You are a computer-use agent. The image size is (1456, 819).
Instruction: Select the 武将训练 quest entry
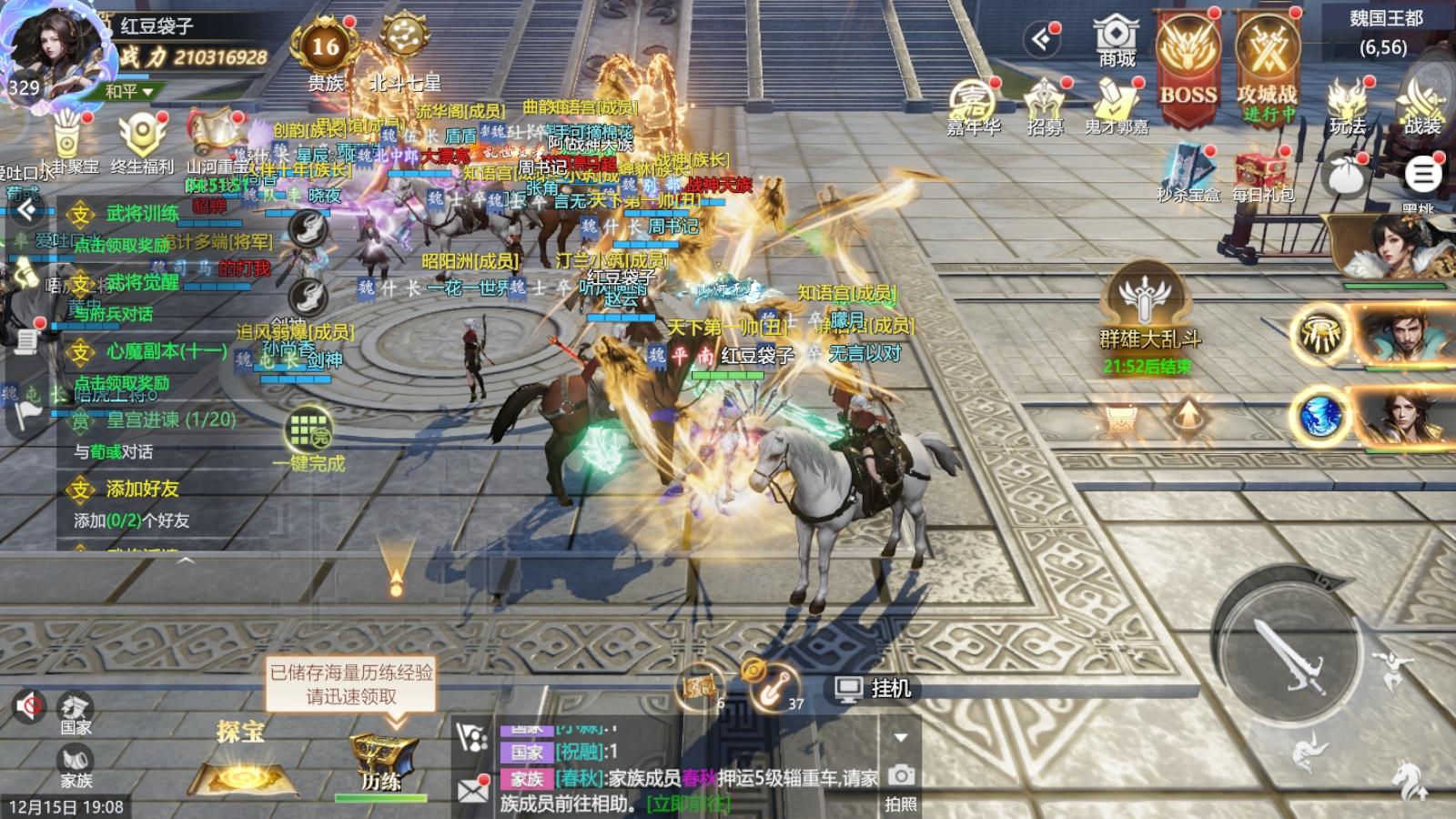(141, 214)
